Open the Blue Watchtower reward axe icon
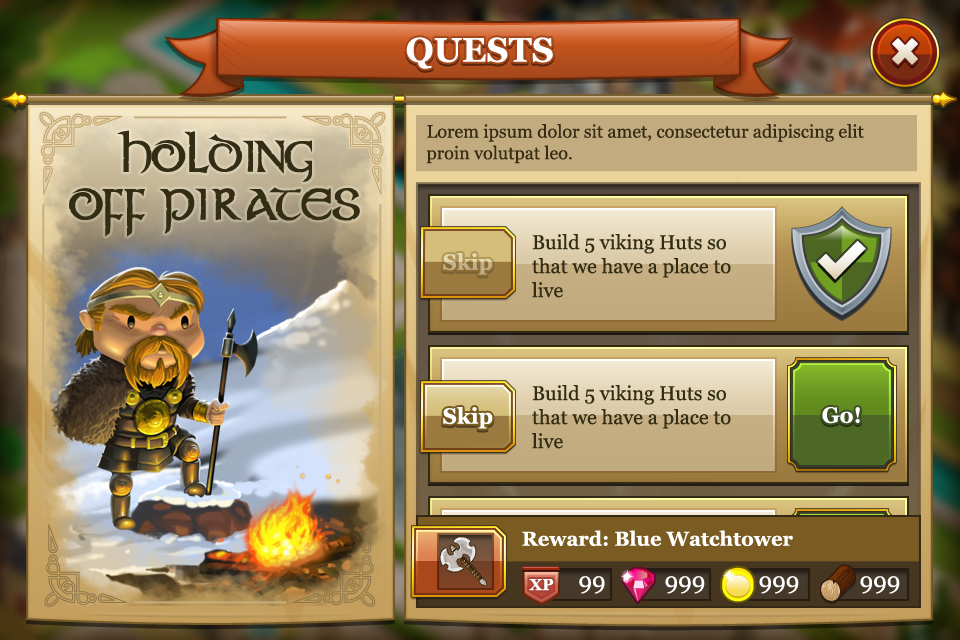 459,562
